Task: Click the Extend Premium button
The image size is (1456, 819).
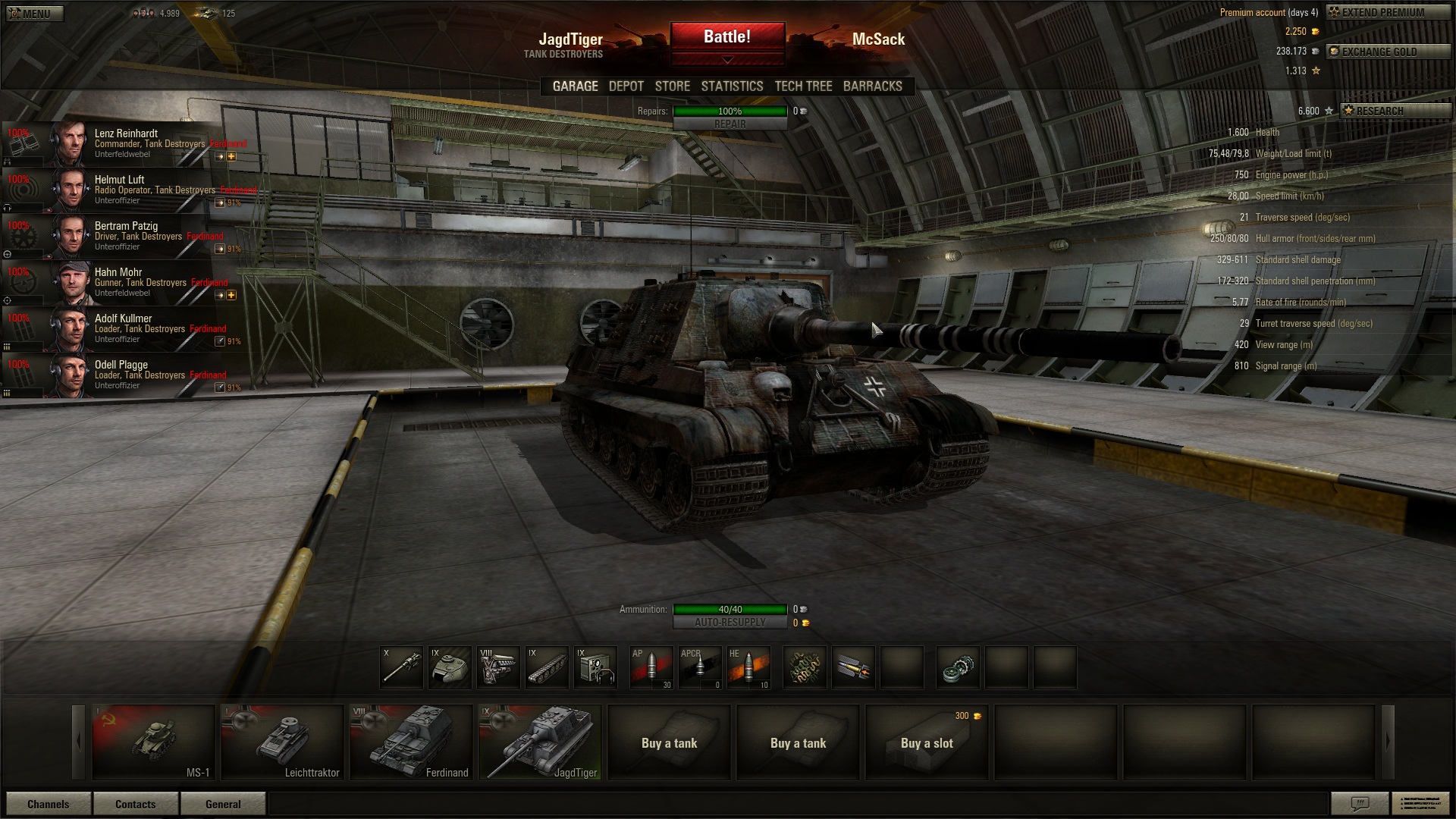Action: click(x=1387, y=13)
